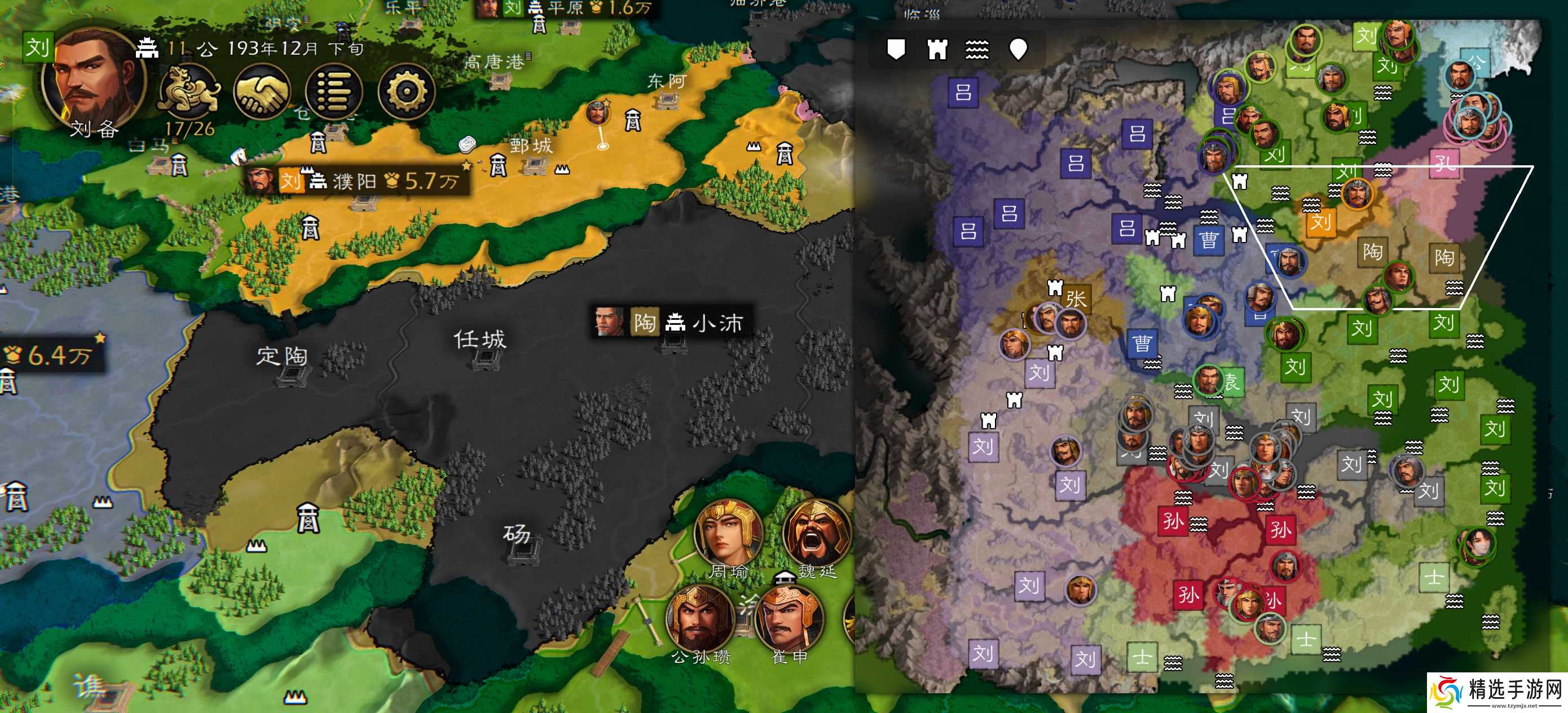1568x713 pixels.
Task: Toggle the waves filter on the minimap
Action: tap(977, 49)
